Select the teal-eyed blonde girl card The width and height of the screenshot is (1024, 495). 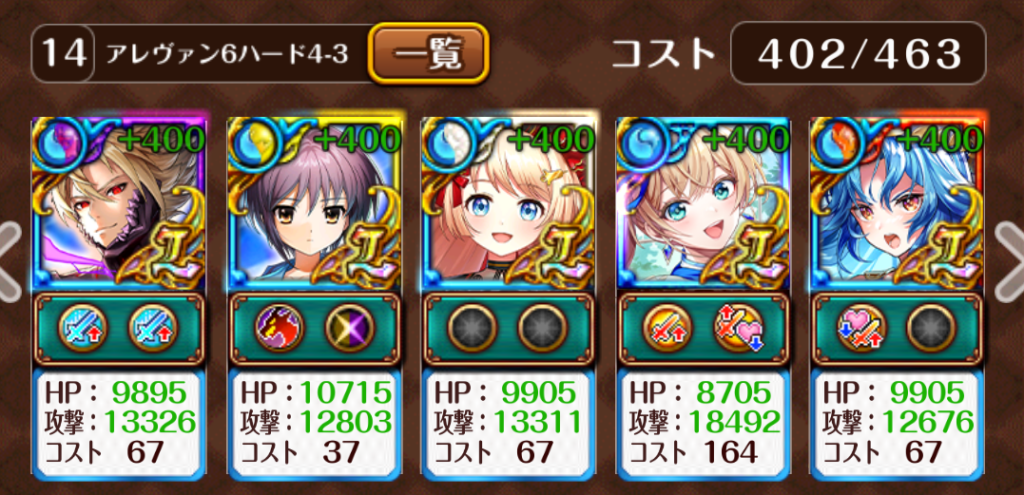coord(704,205)
